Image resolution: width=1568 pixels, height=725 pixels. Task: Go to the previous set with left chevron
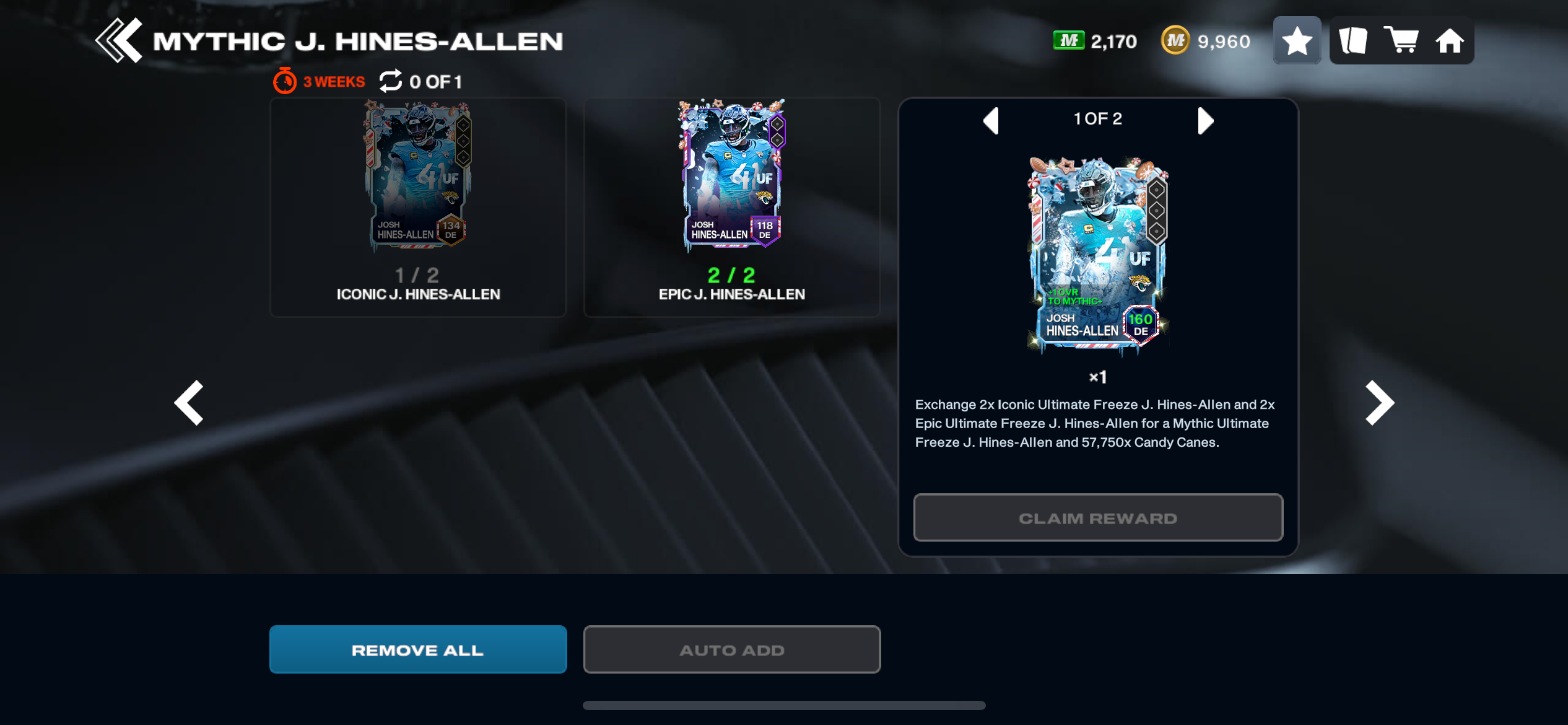[189, 403]
